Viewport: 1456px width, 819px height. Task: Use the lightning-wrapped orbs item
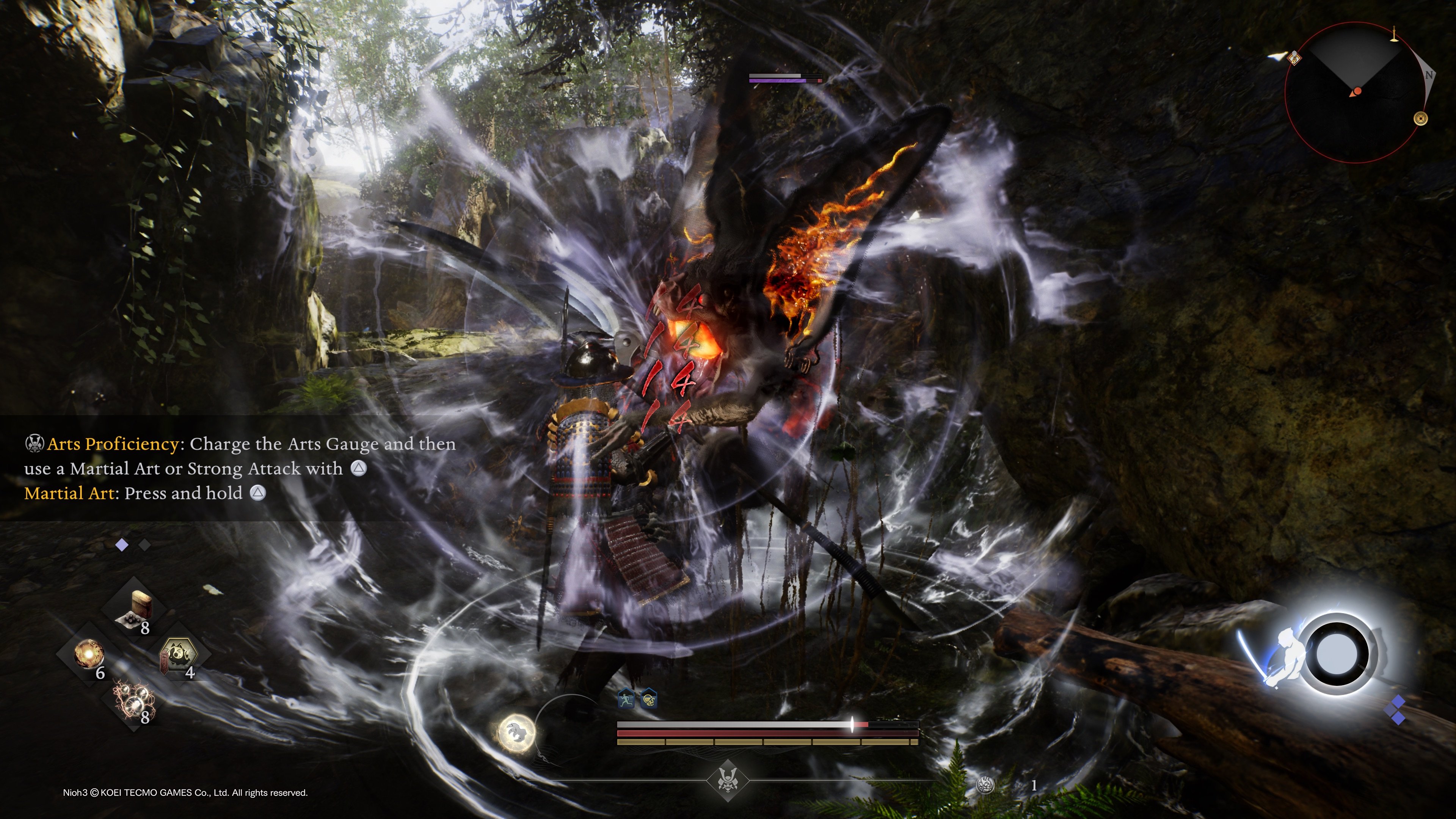pyautogui.click(x=133, y=700)
